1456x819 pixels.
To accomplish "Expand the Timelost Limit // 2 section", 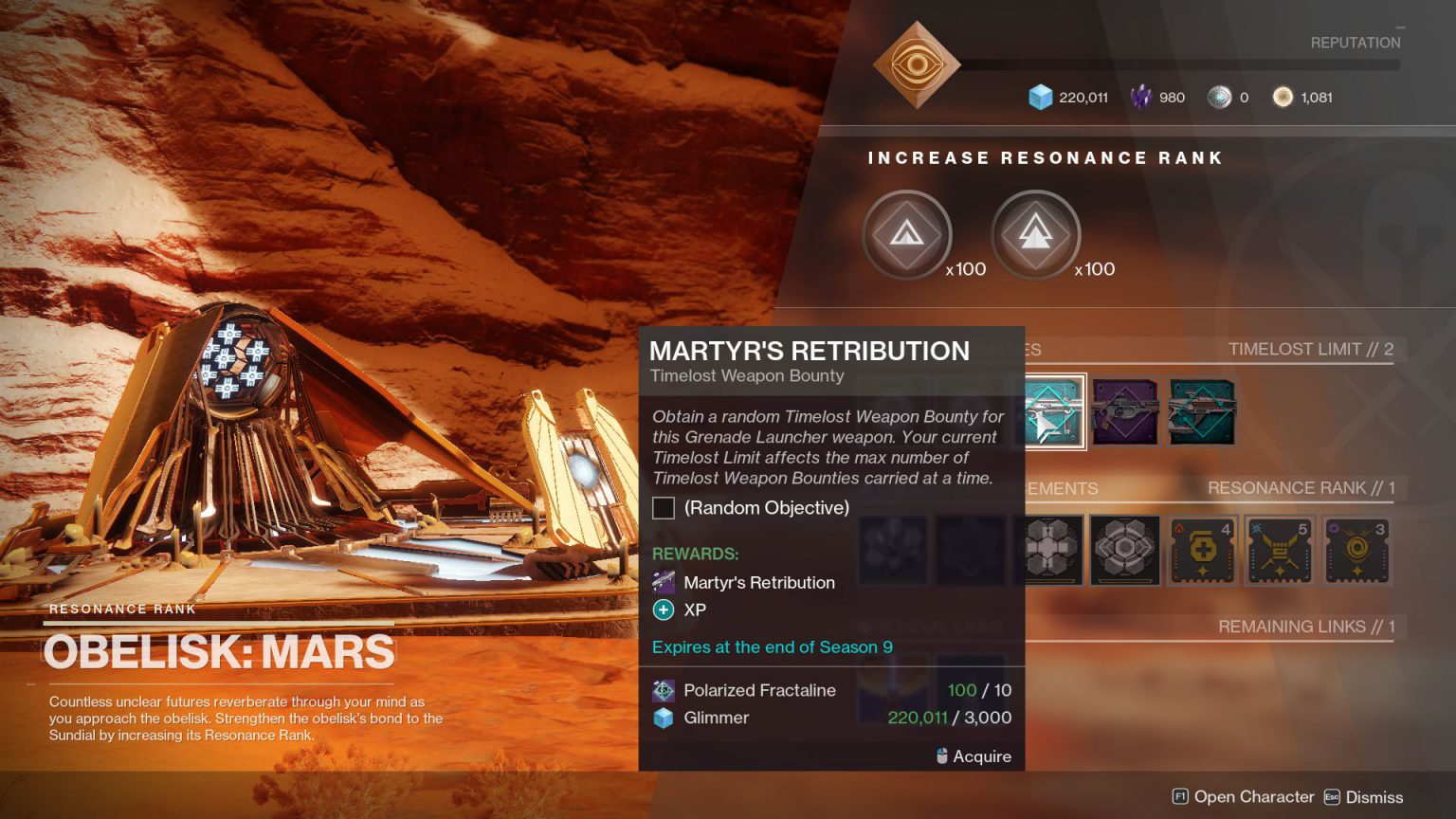I will point(1311,349).
